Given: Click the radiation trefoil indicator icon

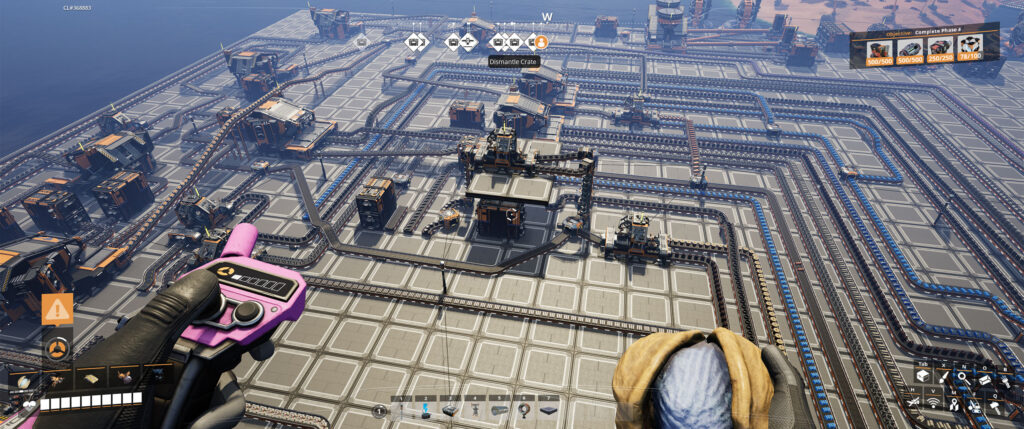Looking at the screenshot, I should point(57,348).
